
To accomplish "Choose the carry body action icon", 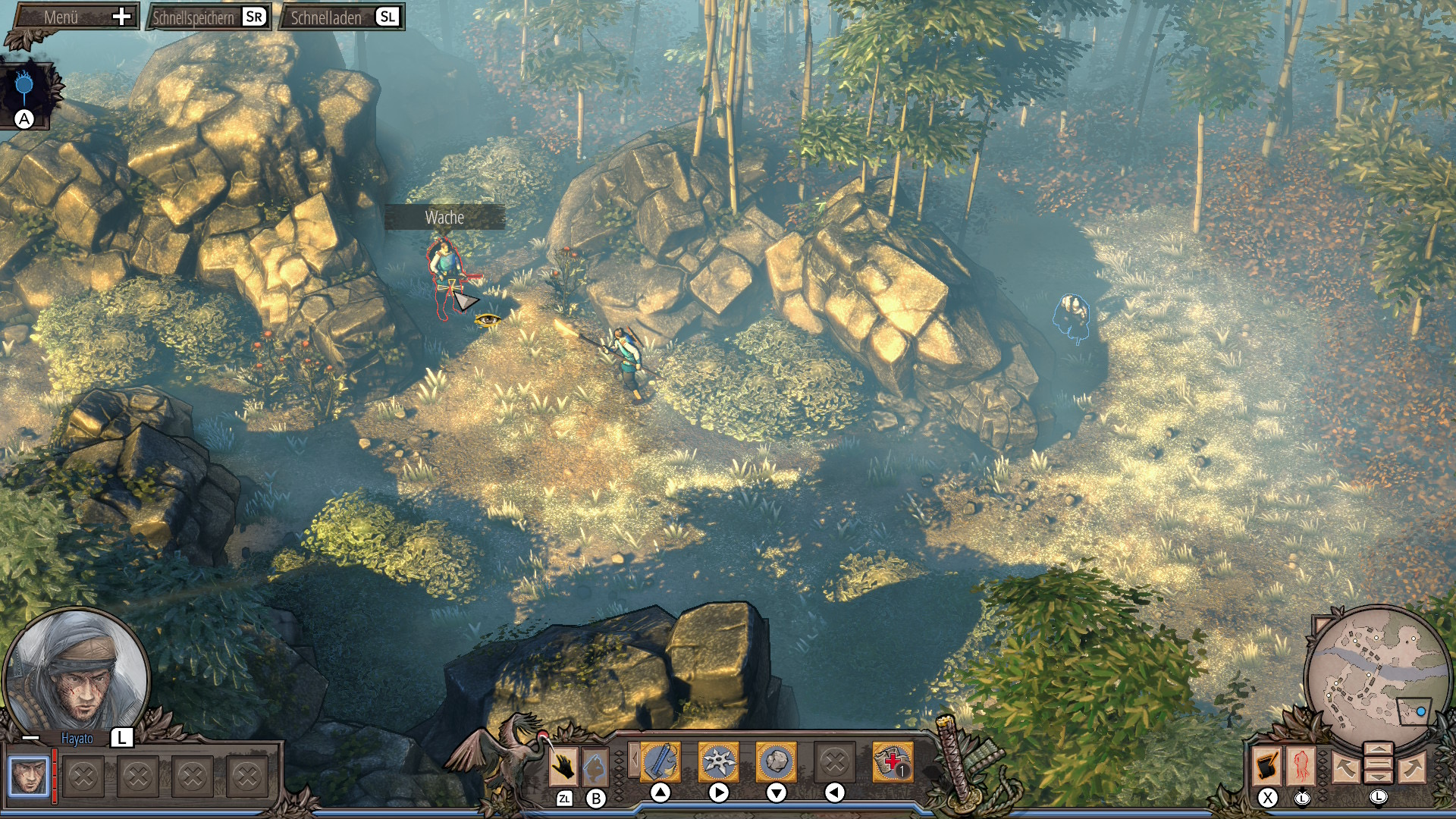I will click(596, 767).
